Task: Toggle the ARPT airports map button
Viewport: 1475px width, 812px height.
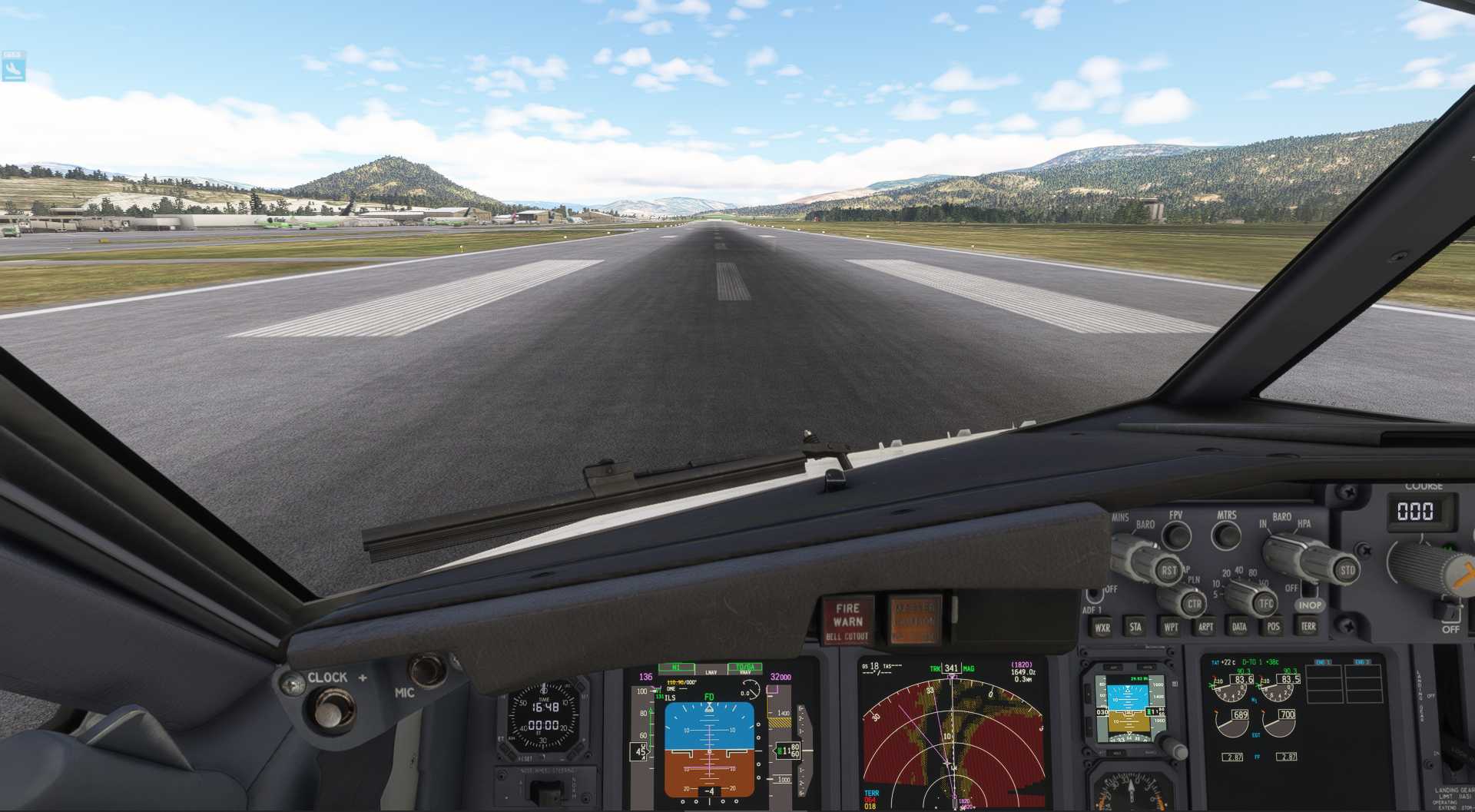Action: click(1205, 627)
